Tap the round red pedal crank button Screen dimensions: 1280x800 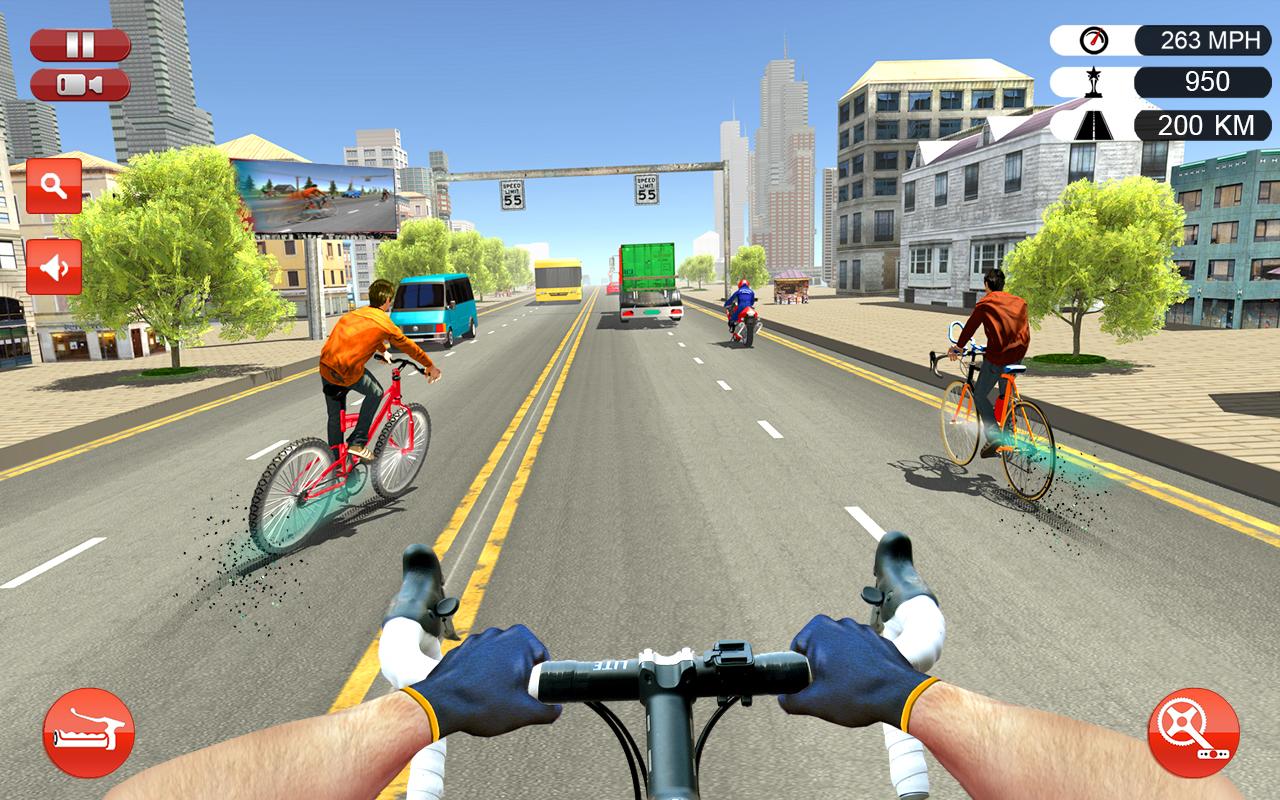pos(1193,733)
